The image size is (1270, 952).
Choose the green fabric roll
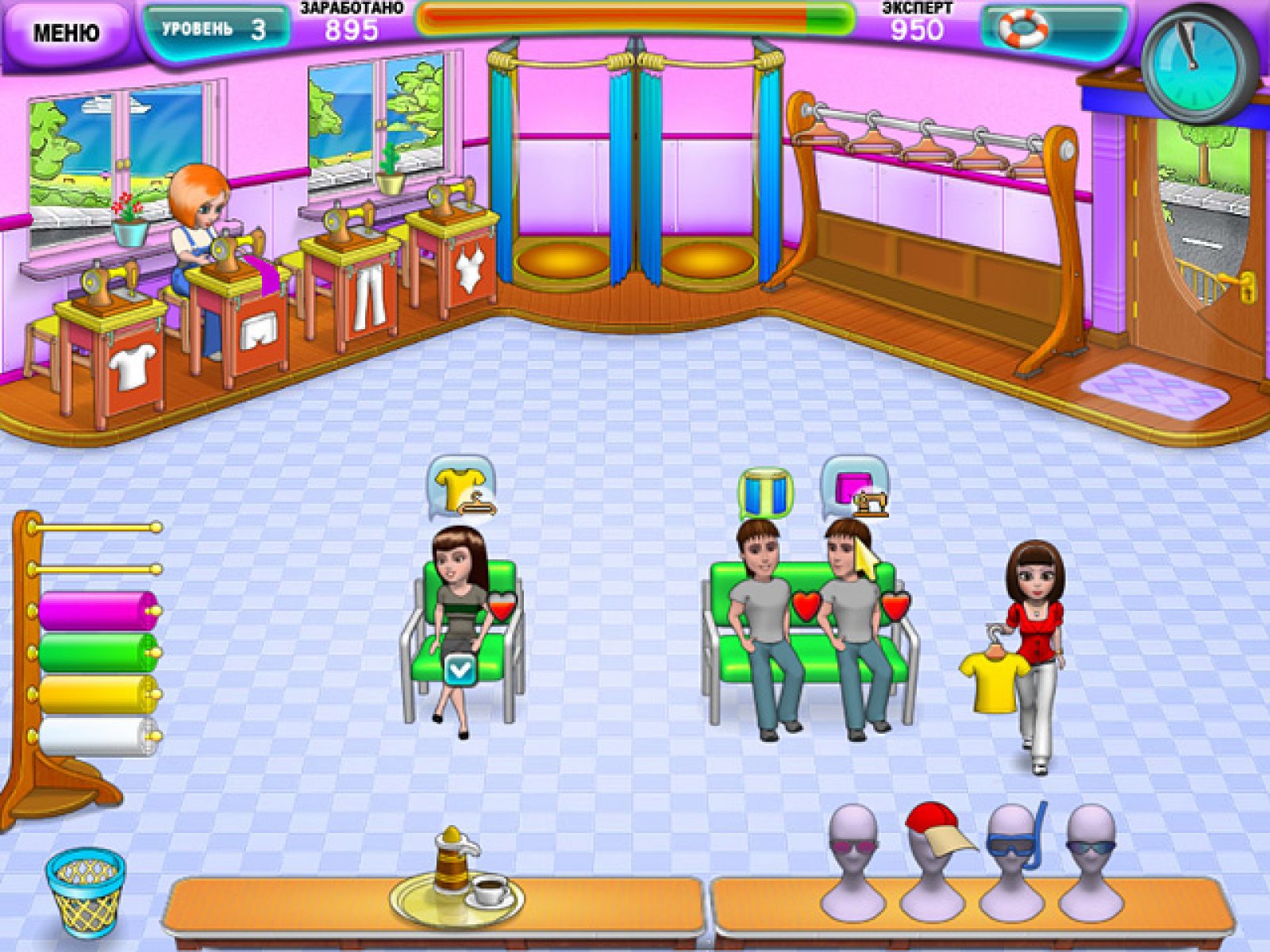(x=98, y=652)
